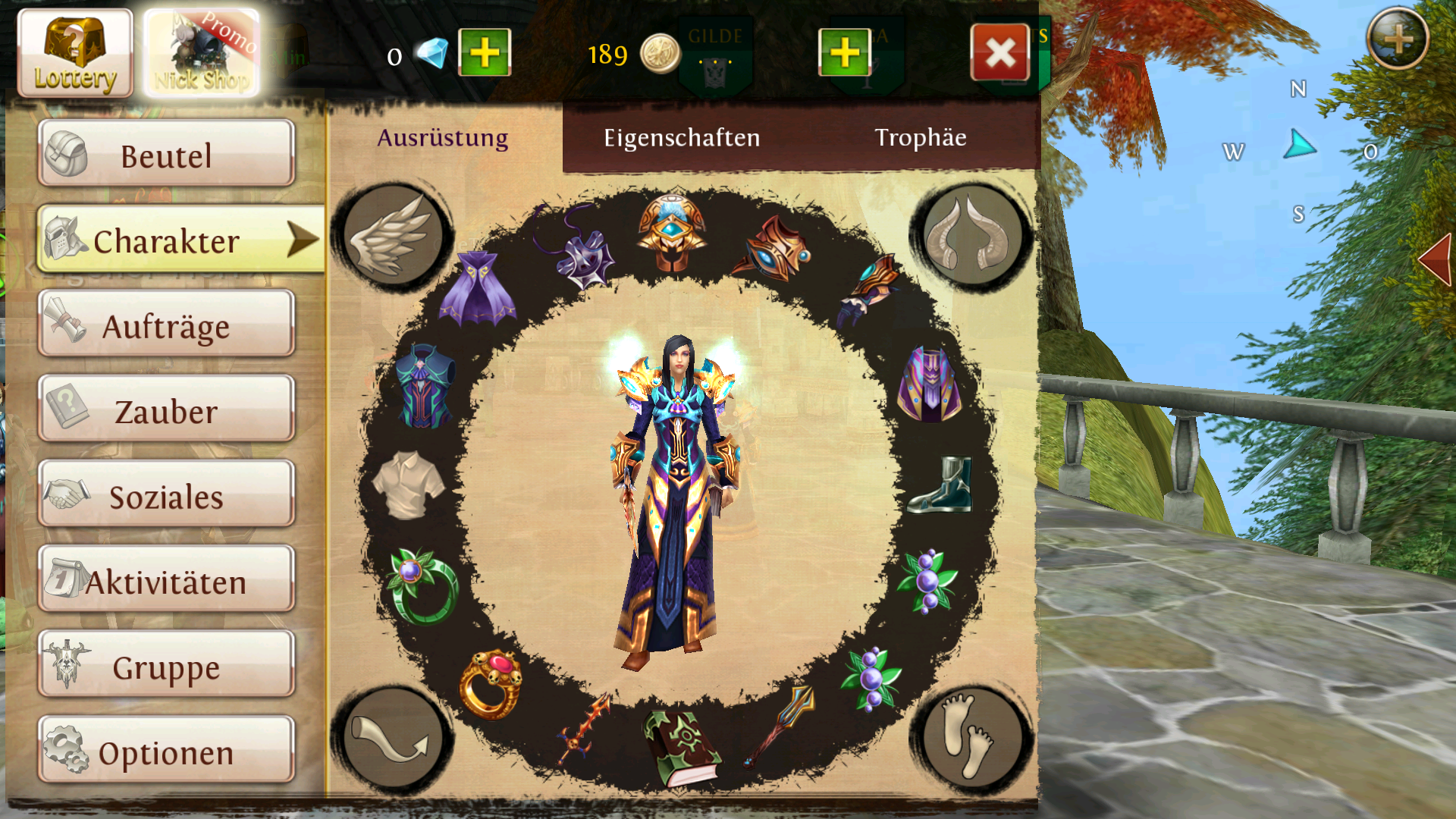
Task: Open the Aufträge quest menu
Action: (166, 325)
